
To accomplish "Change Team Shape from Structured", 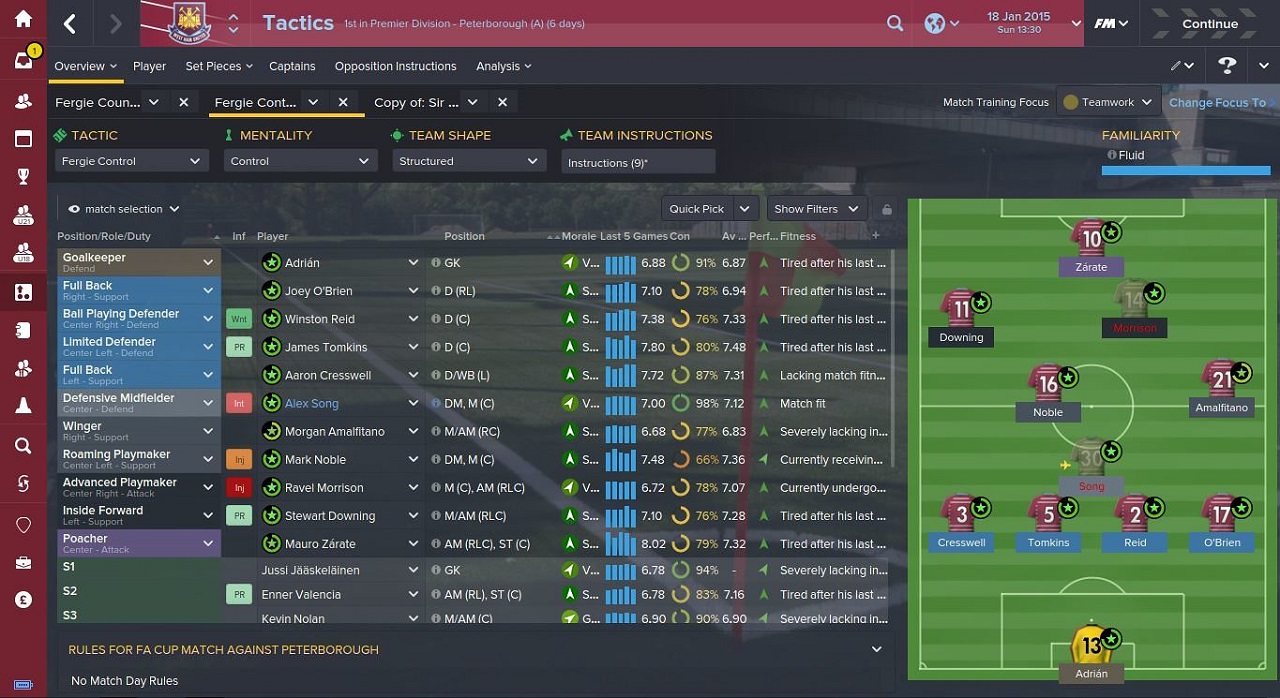I will click(x=468, y=161).
